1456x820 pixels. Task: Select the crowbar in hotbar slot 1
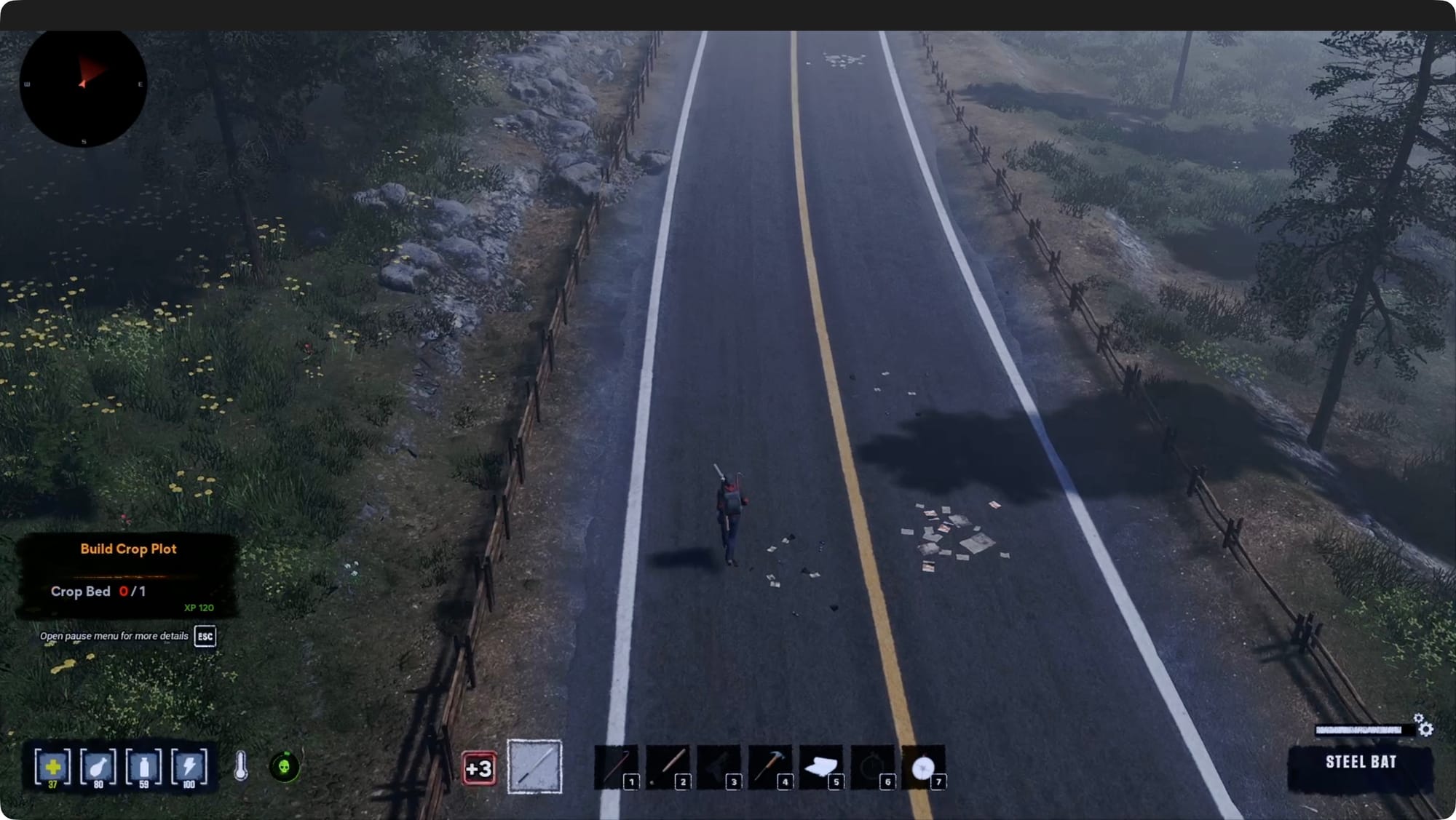pyautogui.click(x=616, y=766)
